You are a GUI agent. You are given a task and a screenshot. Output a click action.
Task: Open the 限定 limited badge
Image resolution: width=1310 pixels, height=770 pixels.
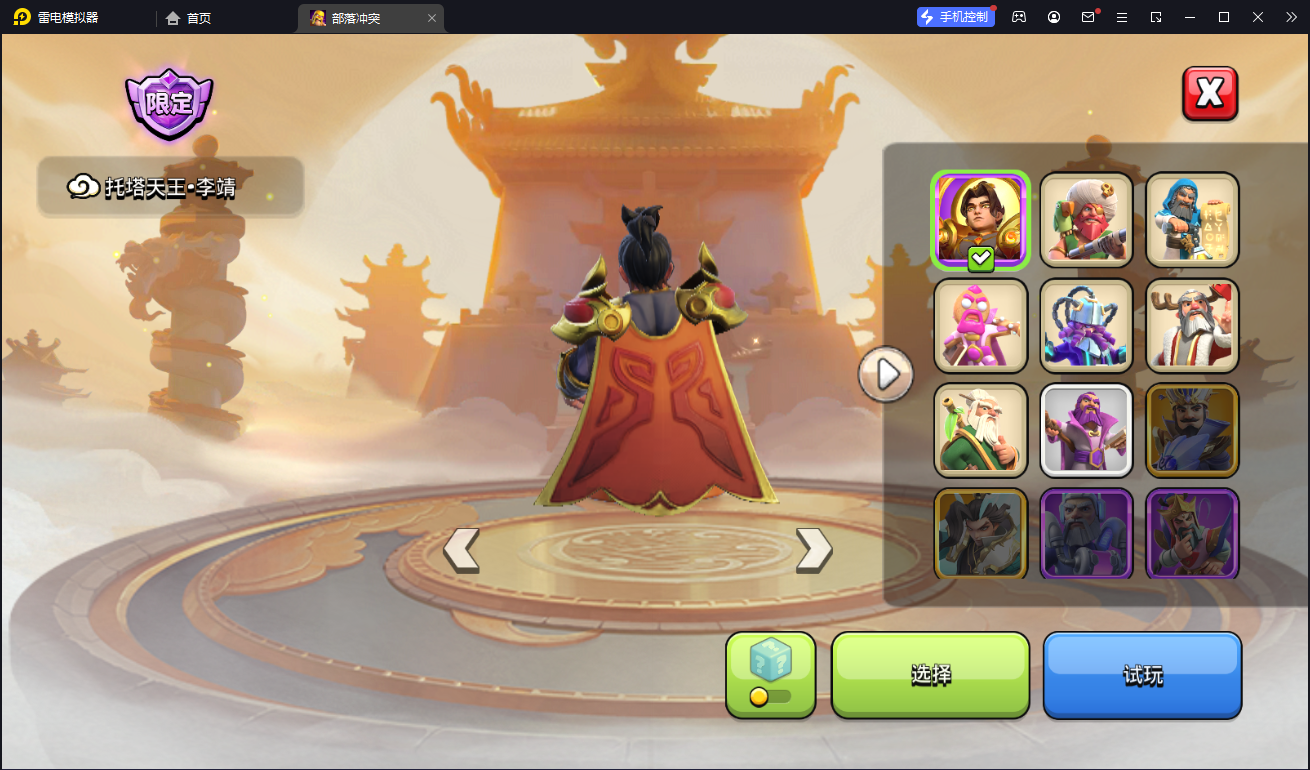[x=169, y=103]
